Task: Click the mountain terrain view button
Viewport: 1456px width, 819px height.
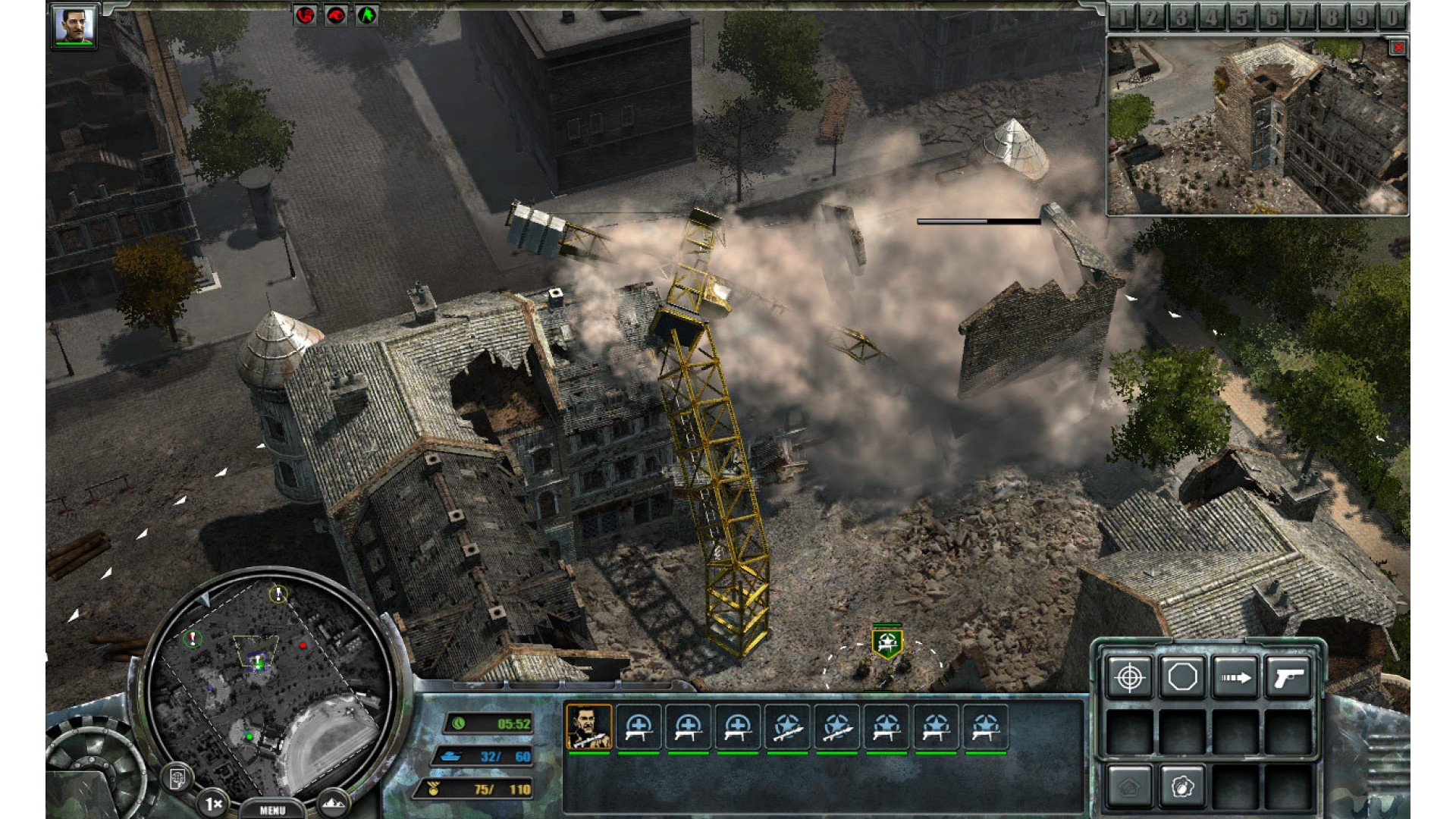Action: pos(331,802)
